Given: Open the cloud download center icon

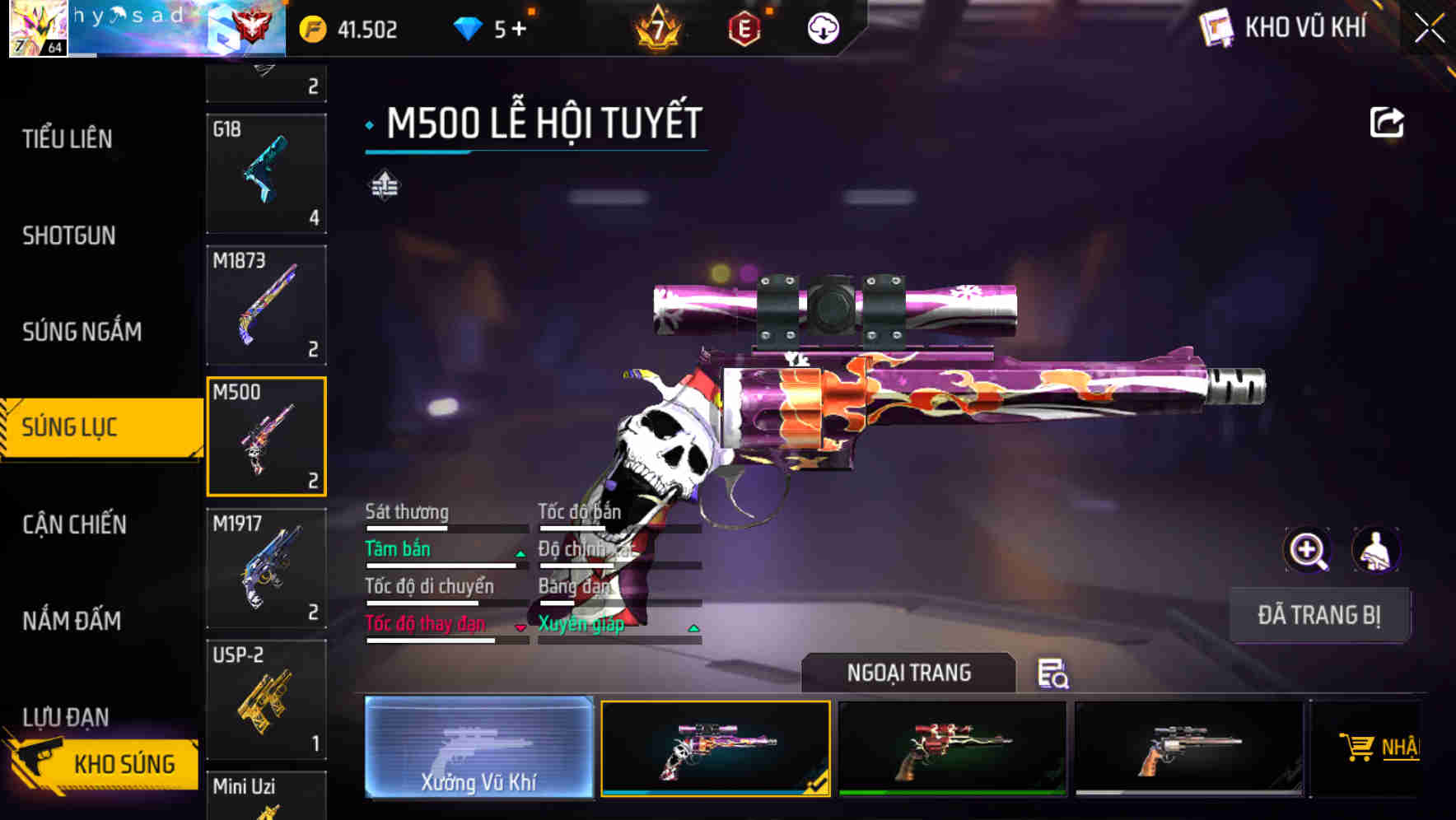Looking at the screenshot, I should (x=823, y=29).
